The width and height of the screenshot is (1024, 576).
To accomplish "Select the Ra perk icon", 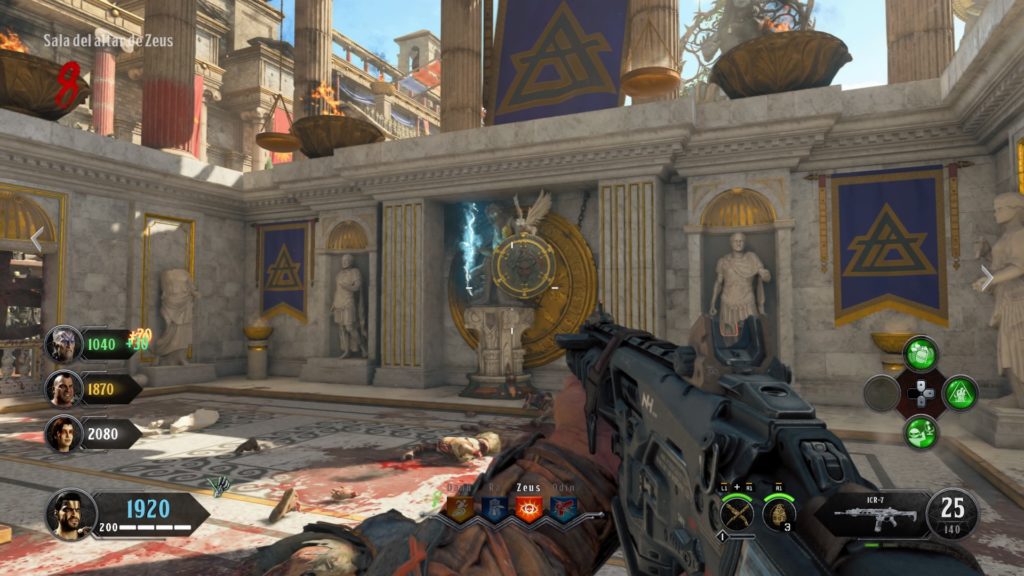I will [x=494, y=509].
